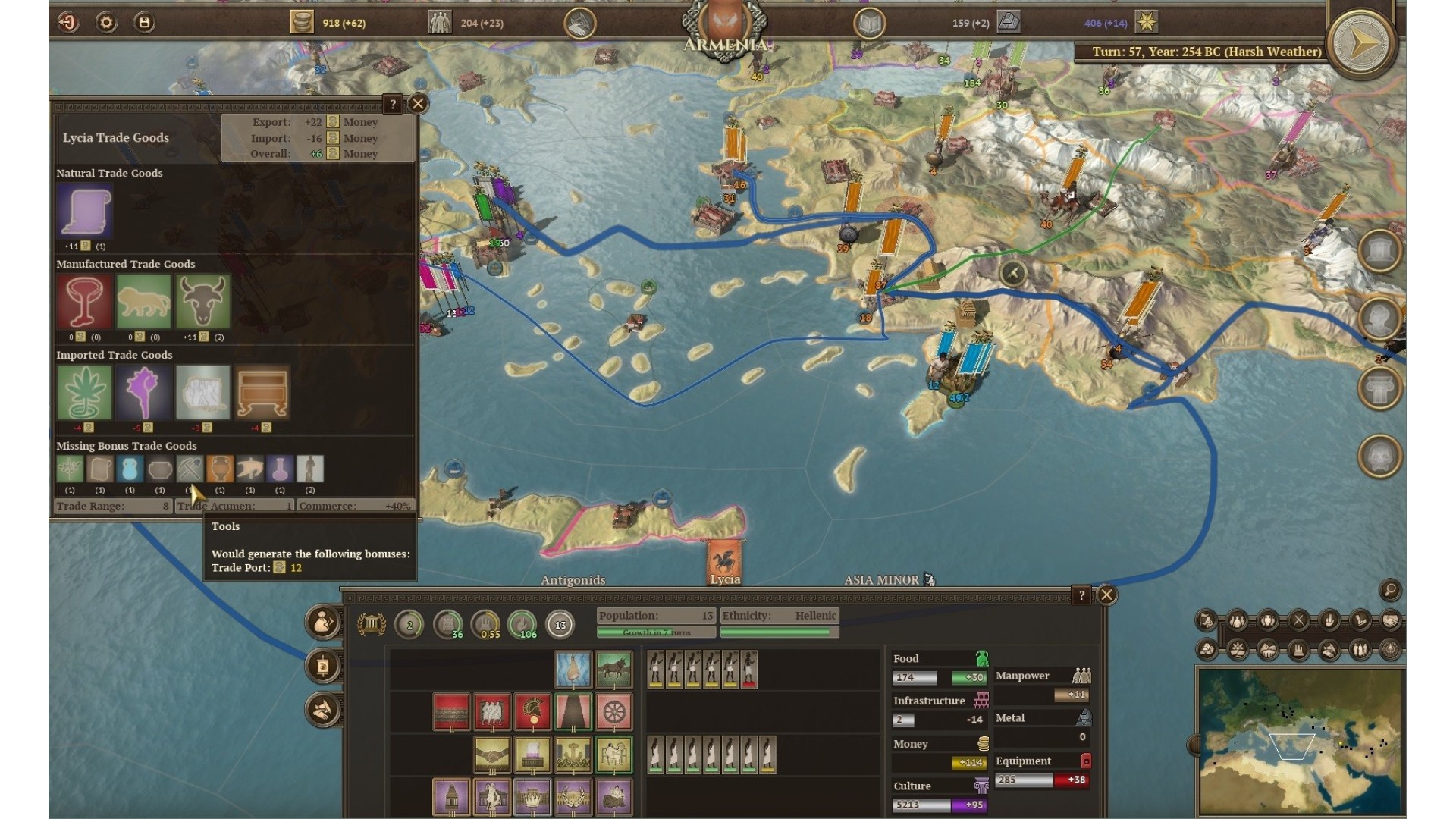
Task: End the turn with the golden arrow button
Action: (x=1362, y=42)
